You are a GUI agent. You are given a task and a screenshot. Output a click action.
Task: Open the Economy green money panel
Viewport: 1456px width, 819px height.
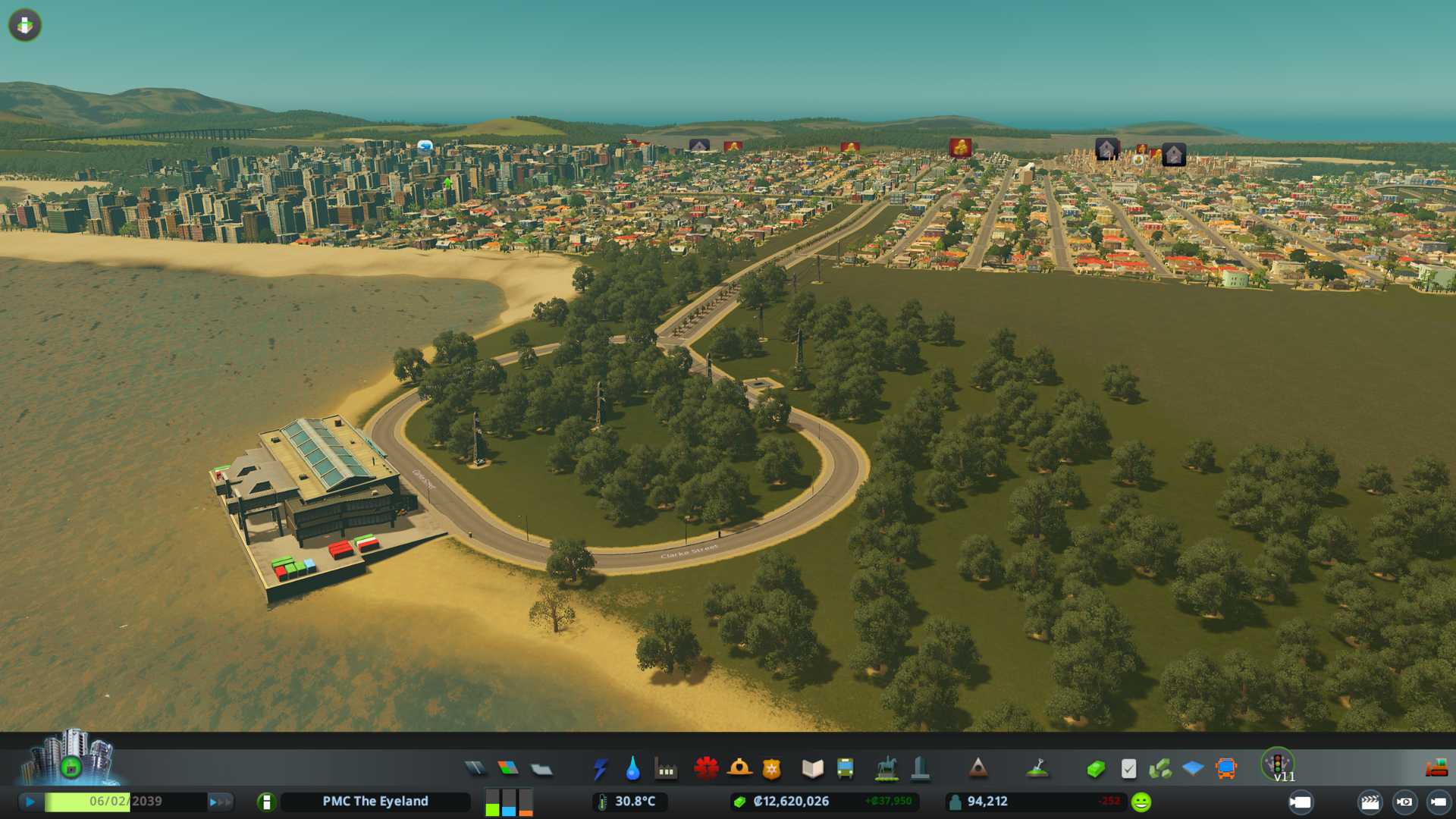pos(1096,769)
